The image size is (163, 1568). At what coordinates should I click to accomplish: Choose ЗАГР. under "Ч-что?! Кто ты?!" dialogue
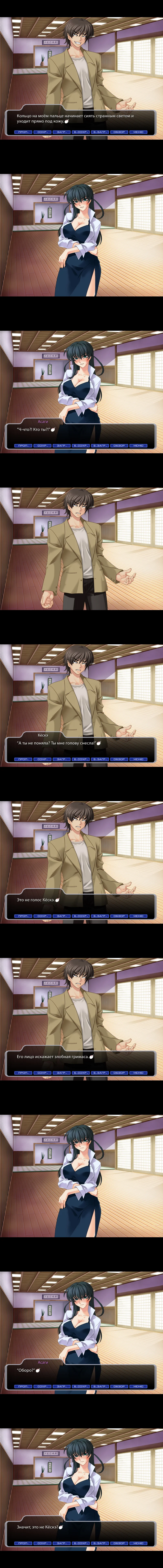61,445
